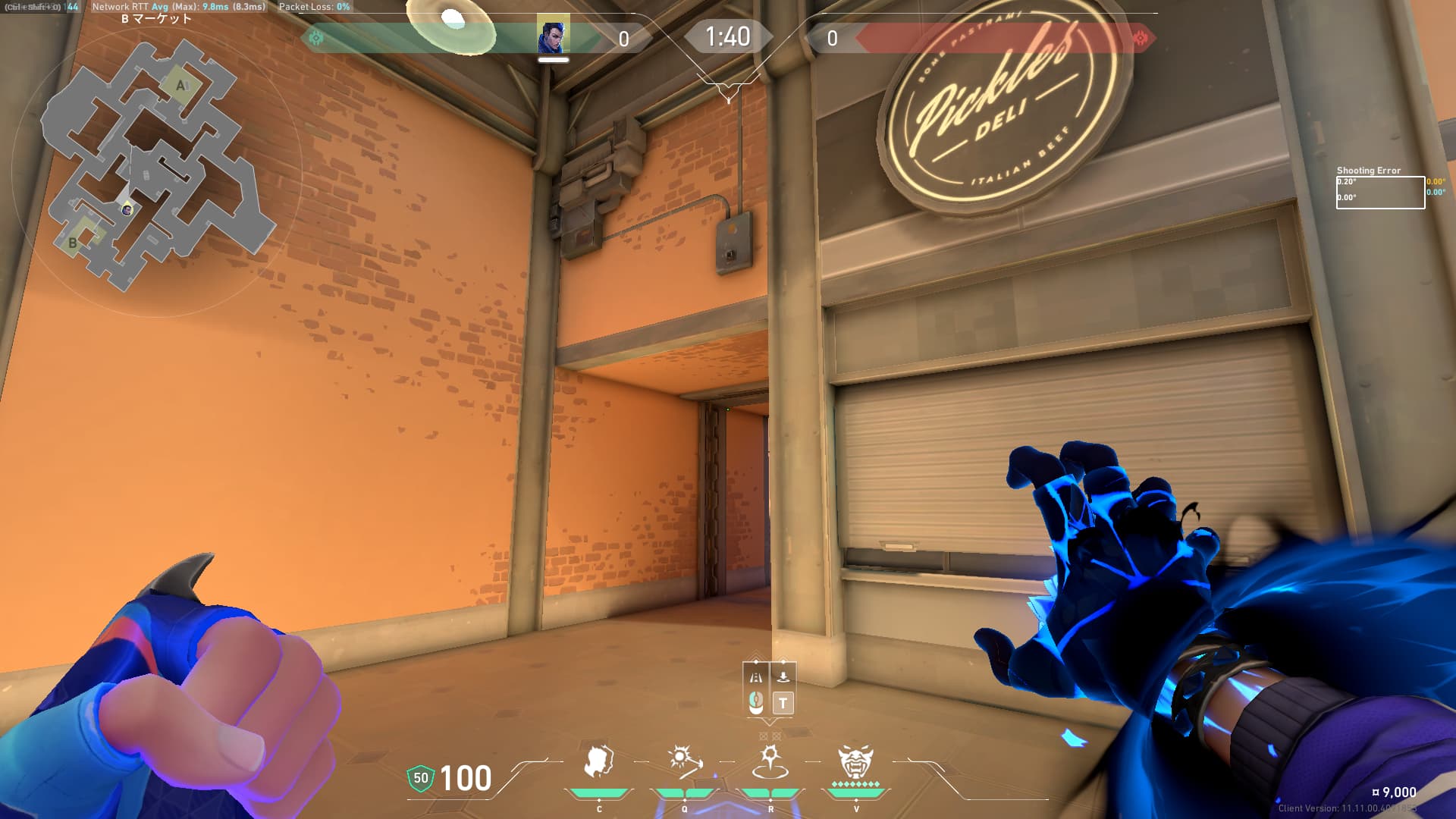
Task: Activate the oni mask ultimate ability icon
Action: [855, 761]
